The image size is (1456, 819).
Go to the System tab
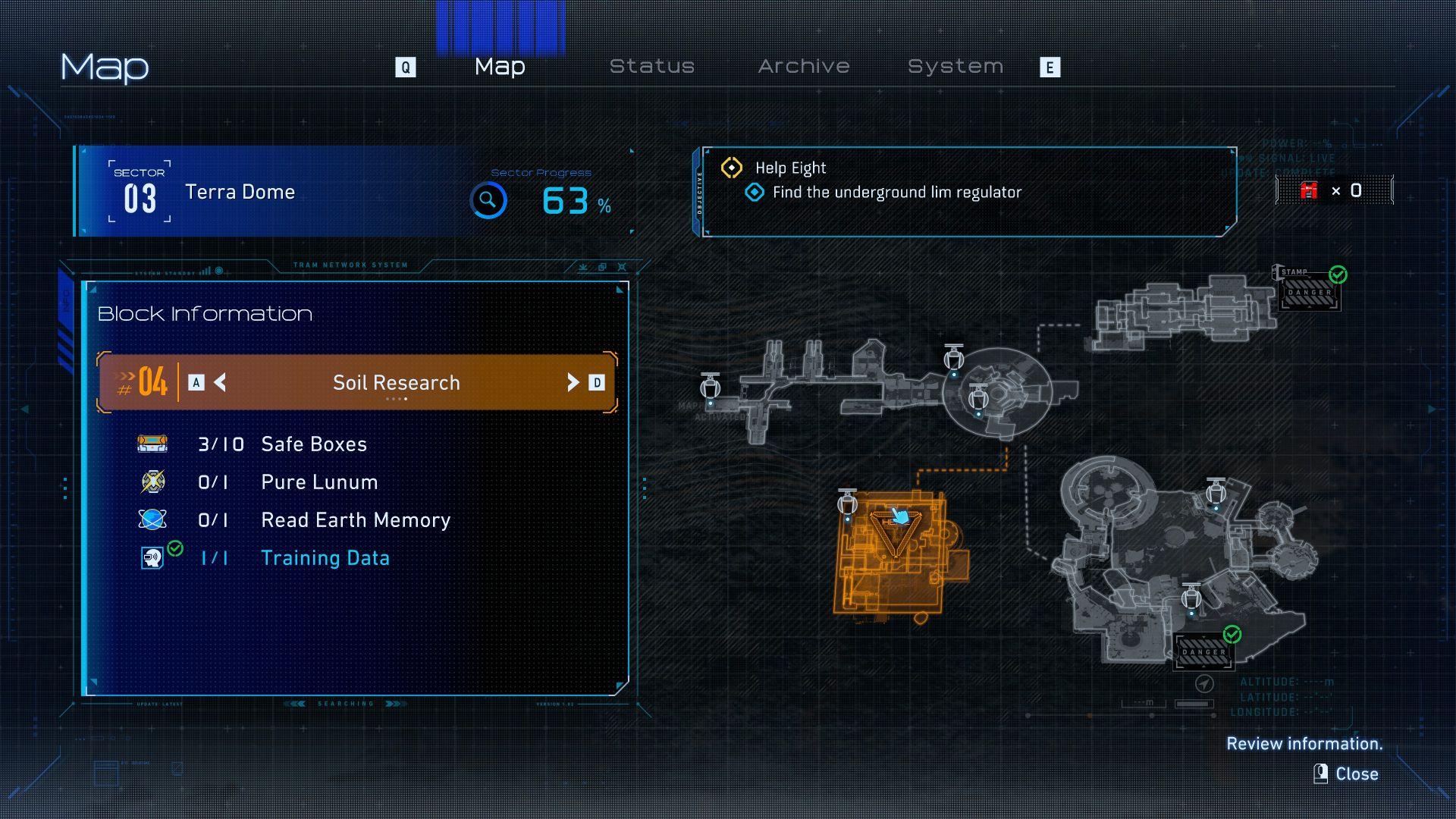point(955,67)
